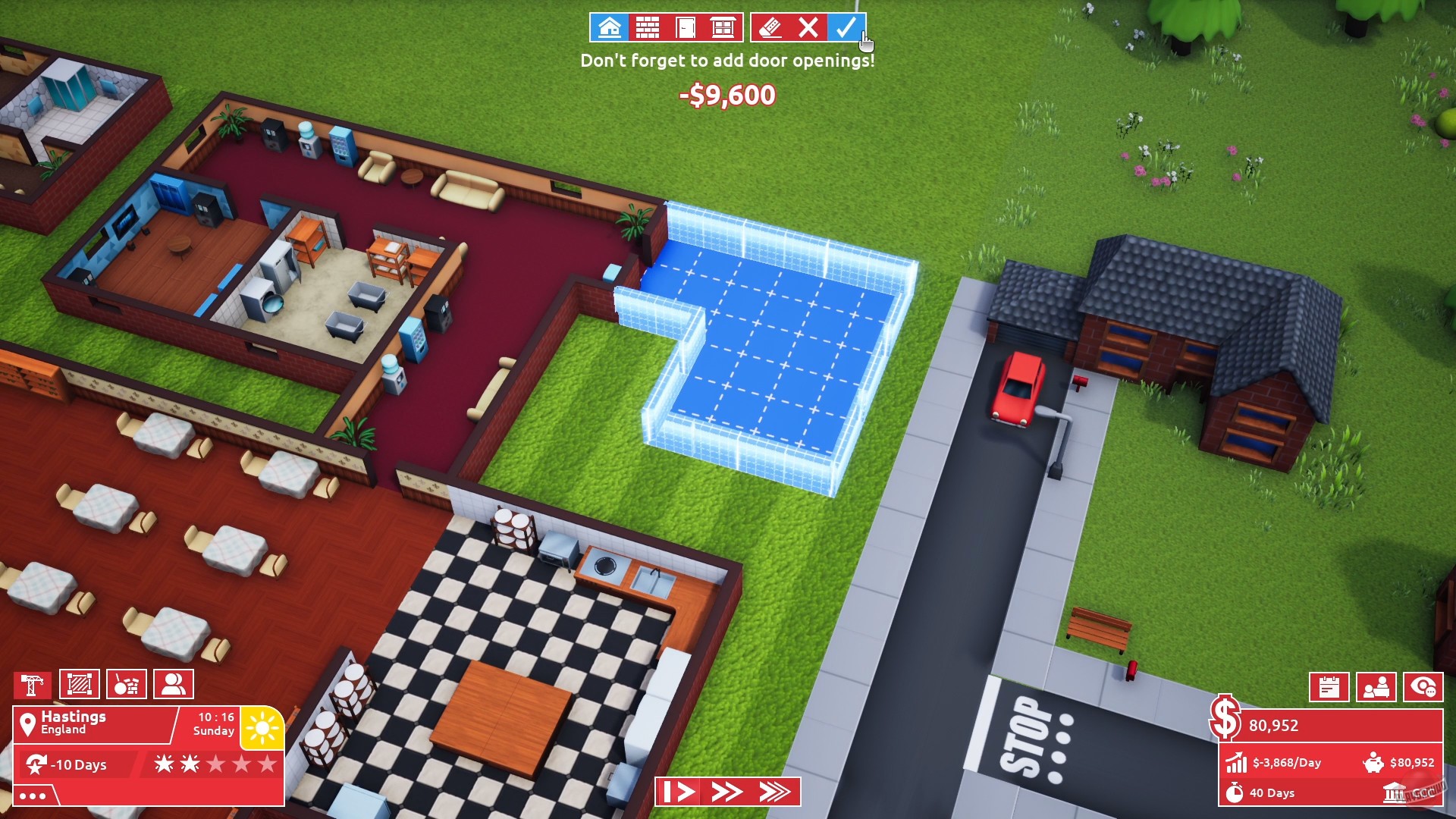Viewport: 1456px width, 819px height.
Task: Open the demolish wrecking-ball tool
Action: (x=126, y=683)
